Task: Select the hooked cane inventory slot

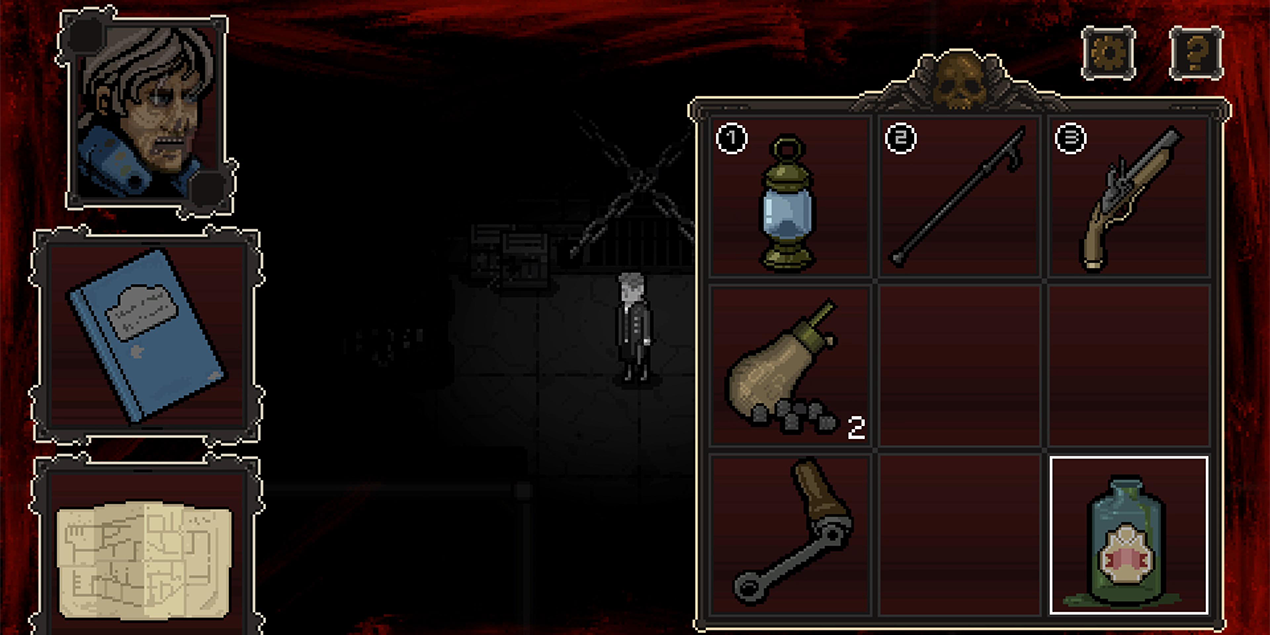Action: point(961,197)
